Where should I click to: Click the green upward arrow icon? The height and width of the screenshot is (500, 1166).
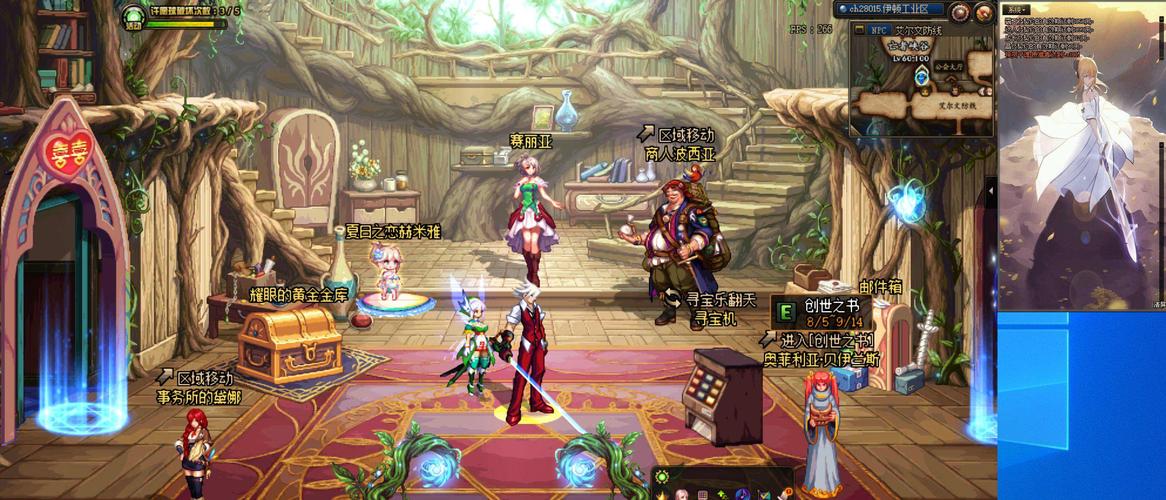(x=723, y=494)
